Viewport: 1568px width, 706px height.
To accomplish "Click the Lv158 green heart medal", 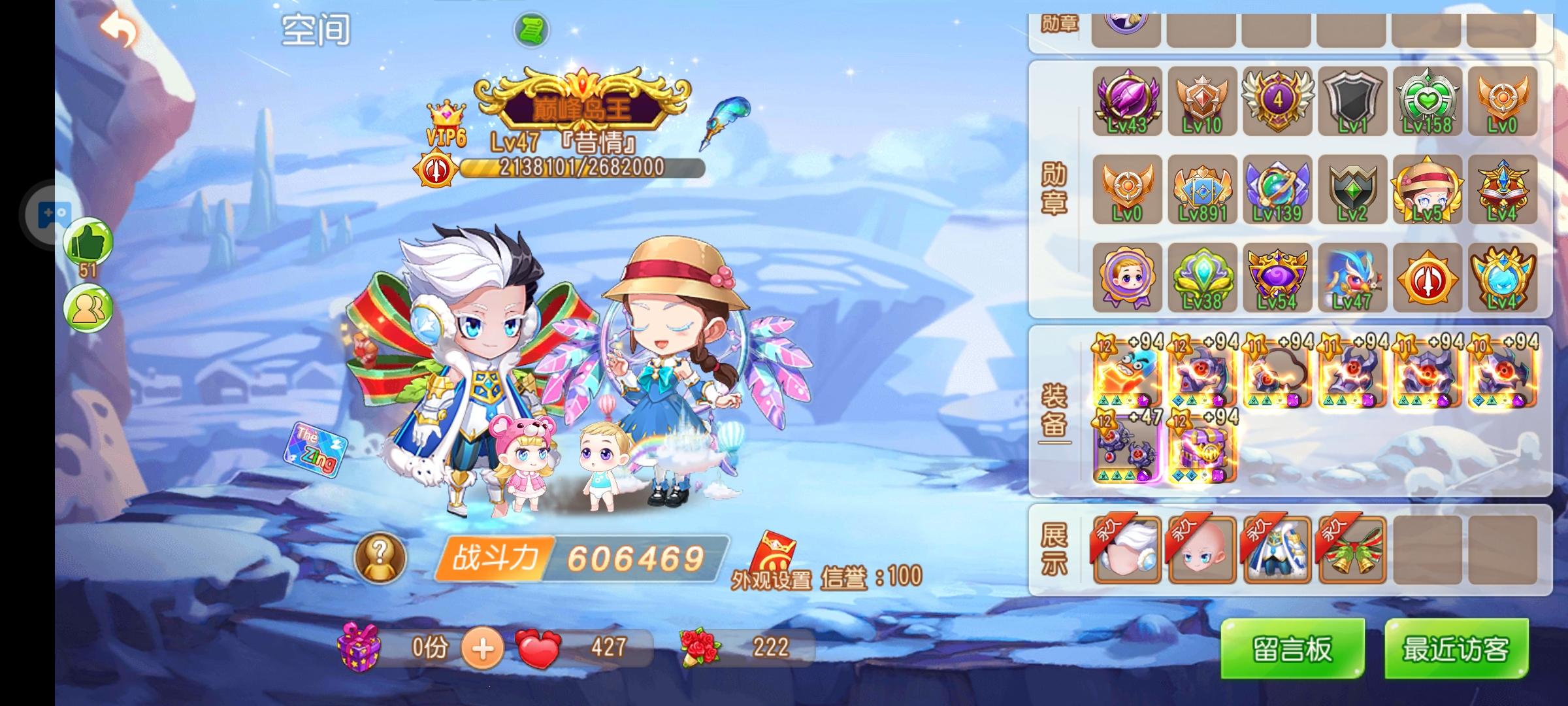I will (x=1428, y=101).
